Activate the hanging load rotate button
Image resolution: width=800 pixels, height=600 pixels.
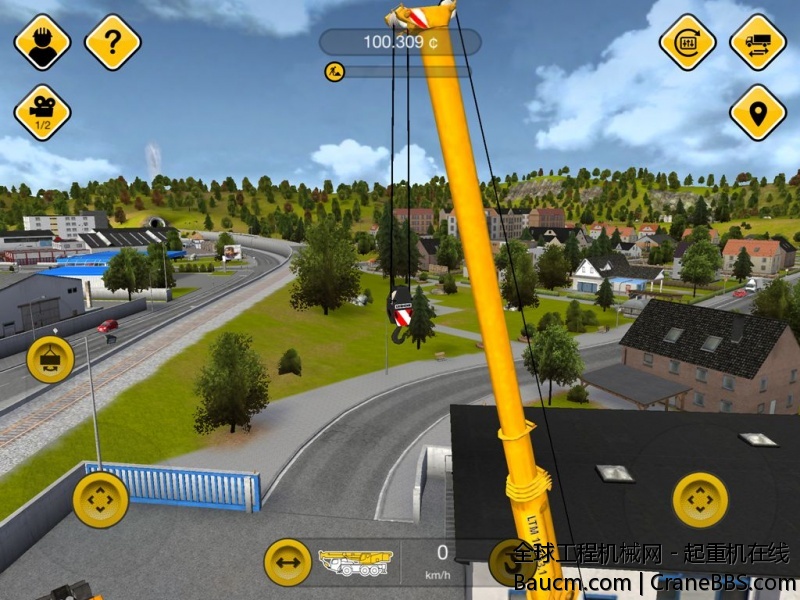(x=50, y=360)
